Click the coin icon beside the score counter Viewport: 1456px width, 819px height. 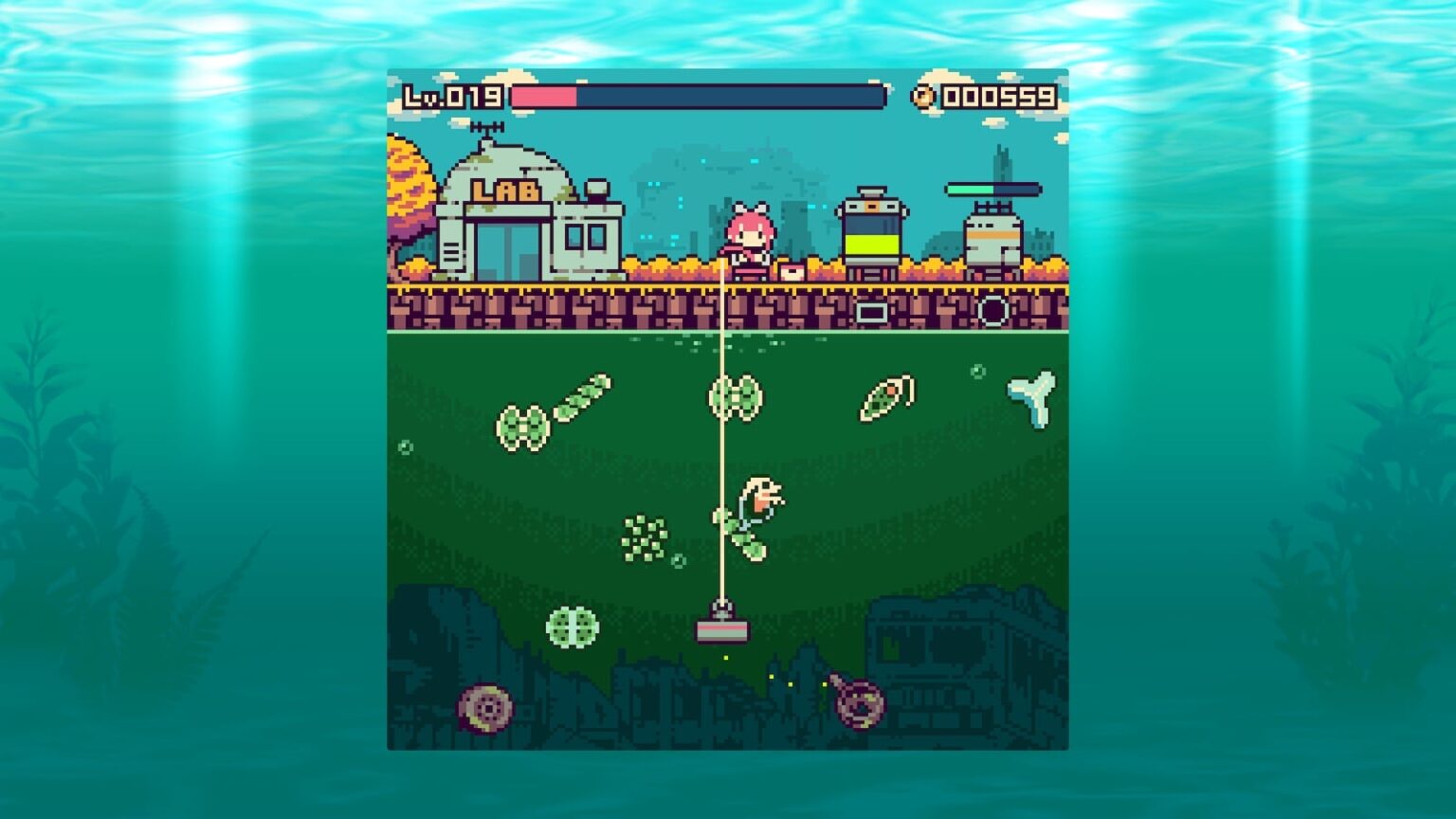pyautogui.click(x=922, y=95)
